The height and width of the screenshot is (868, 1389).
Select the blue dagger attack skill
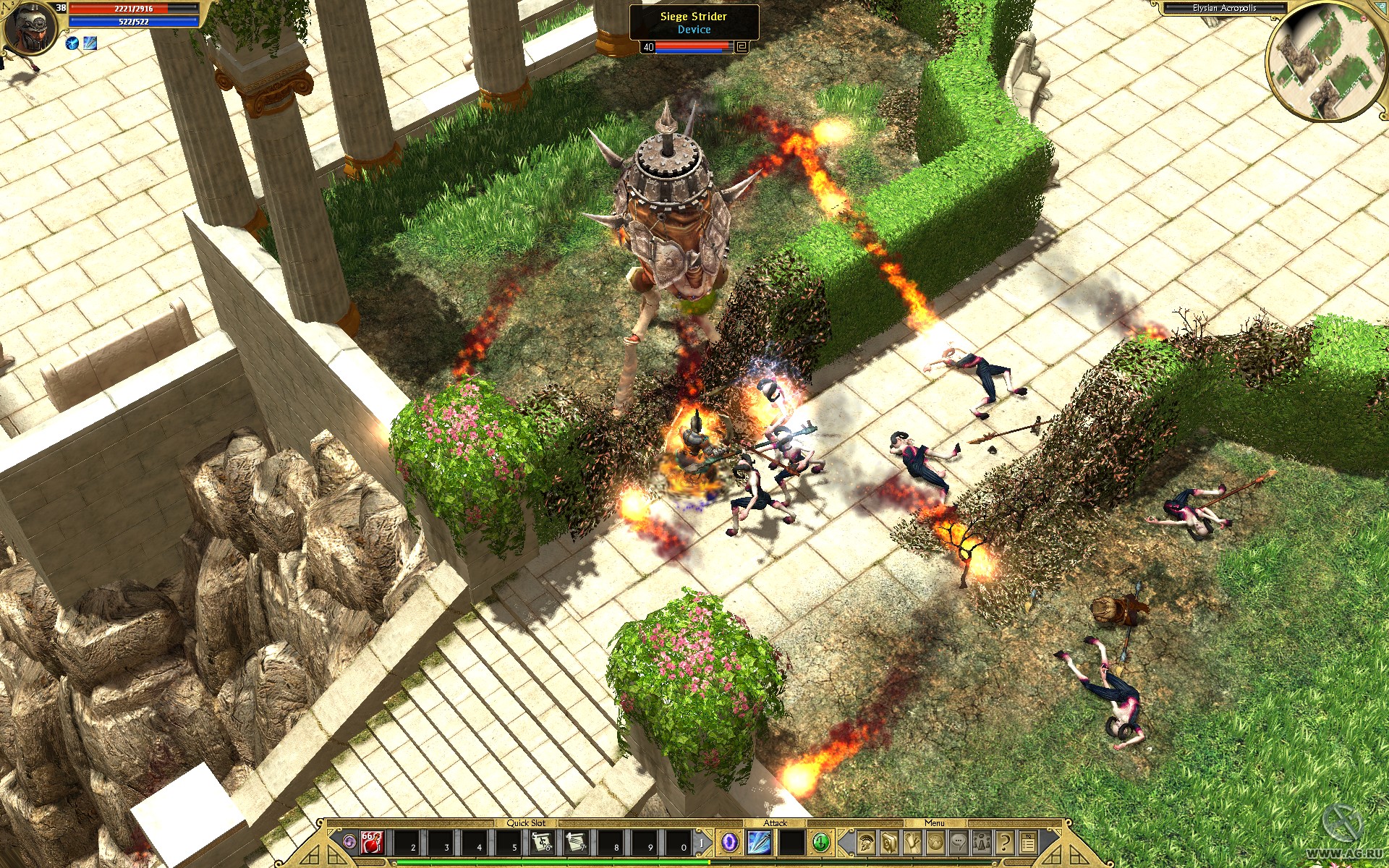point(759,841)
